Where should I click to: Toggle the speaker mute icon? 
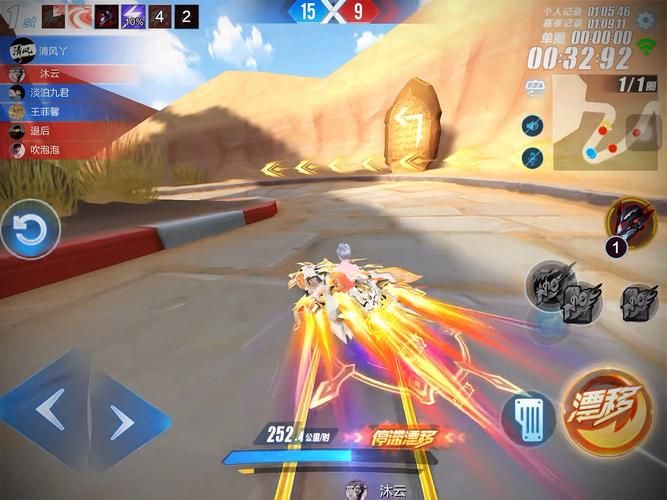pyautogui.click(x=532, y=125)
